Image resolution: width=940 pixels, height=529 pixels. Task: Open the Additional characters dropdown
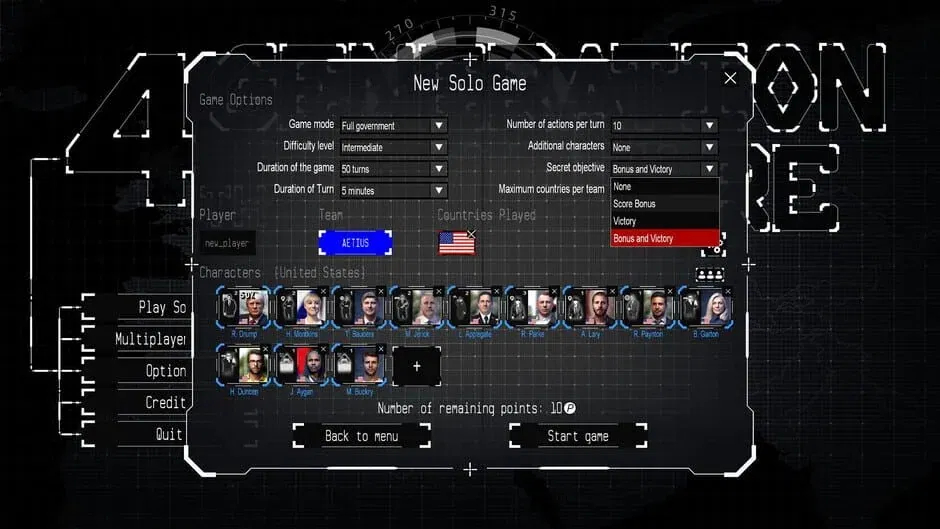click(x=664, y=147)
